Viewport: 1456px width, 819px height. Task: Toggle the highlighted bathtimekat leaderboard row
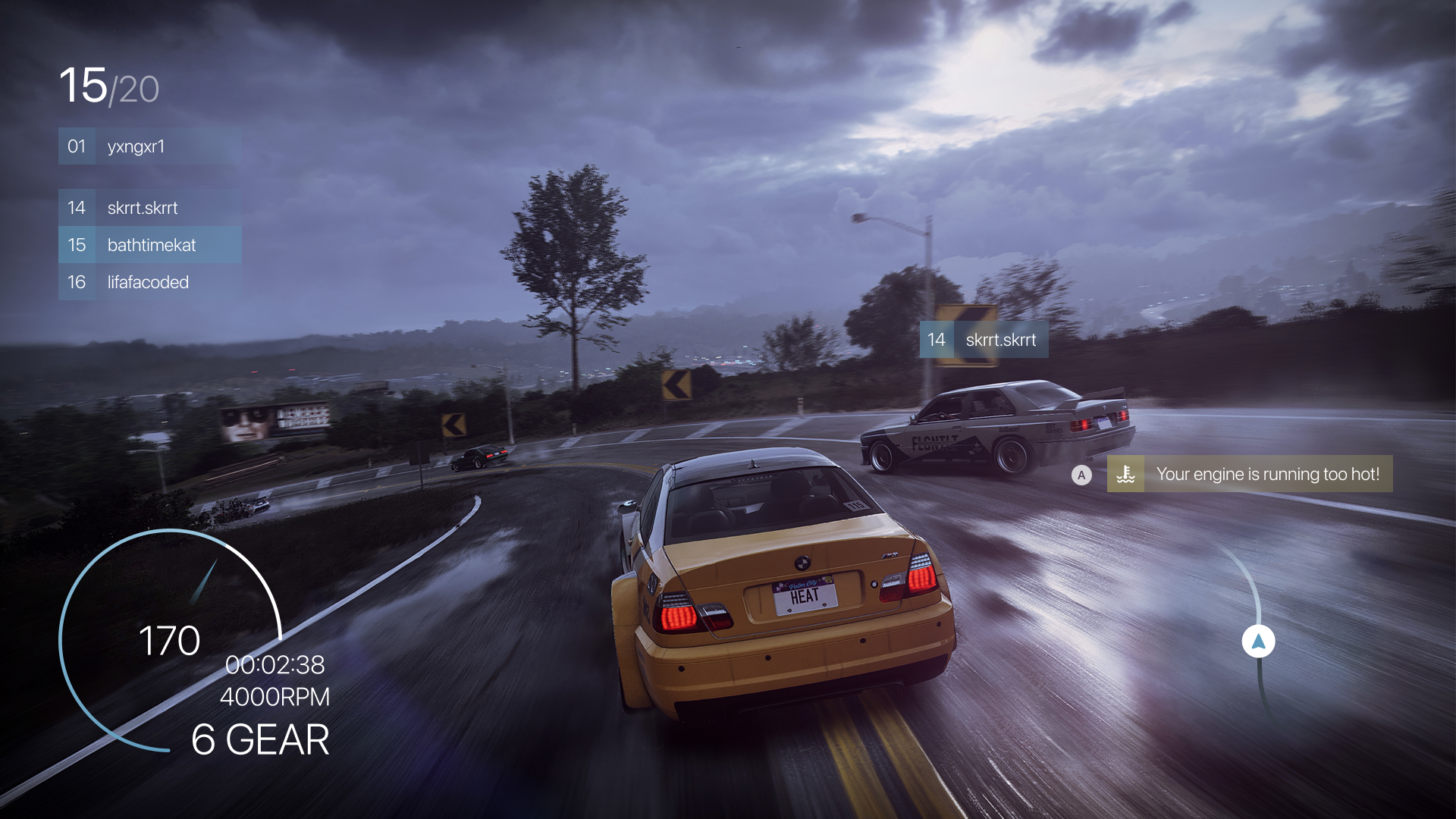(149, 244)
